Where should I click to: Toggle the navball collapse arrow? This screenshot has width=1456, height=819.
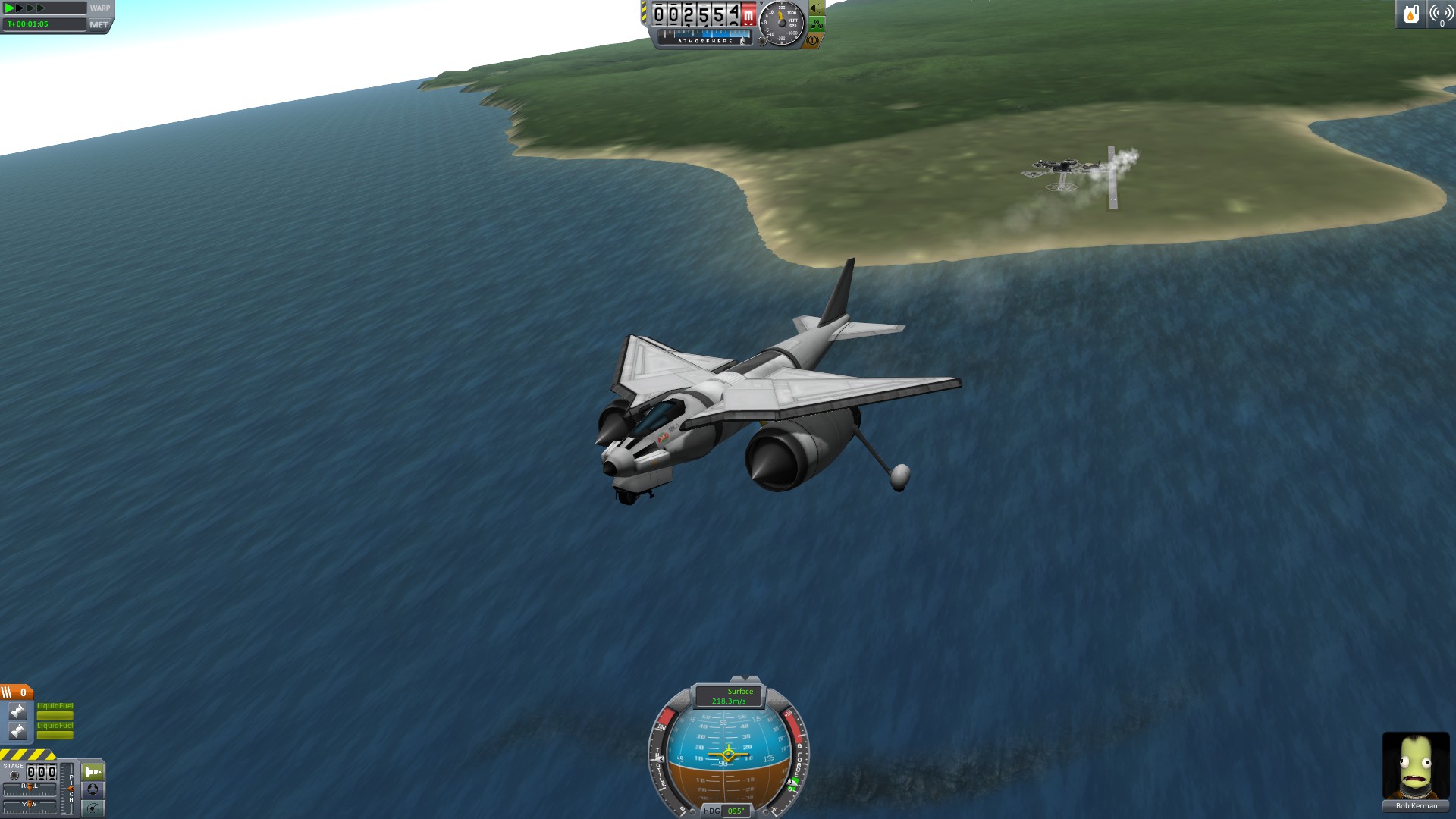point(744,679)
